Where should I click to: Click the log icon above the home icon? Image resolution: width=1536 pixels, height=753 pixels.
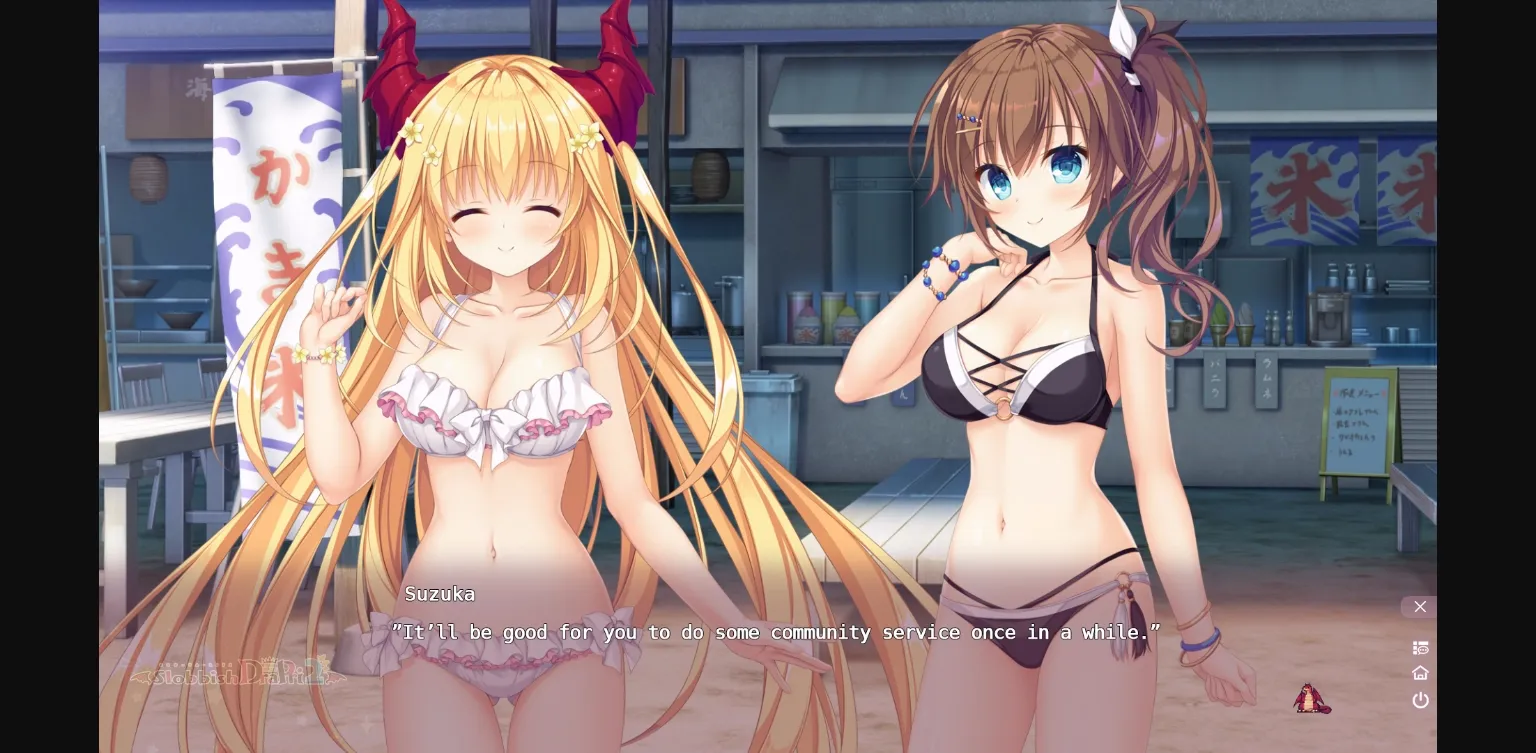(1420, 647)
